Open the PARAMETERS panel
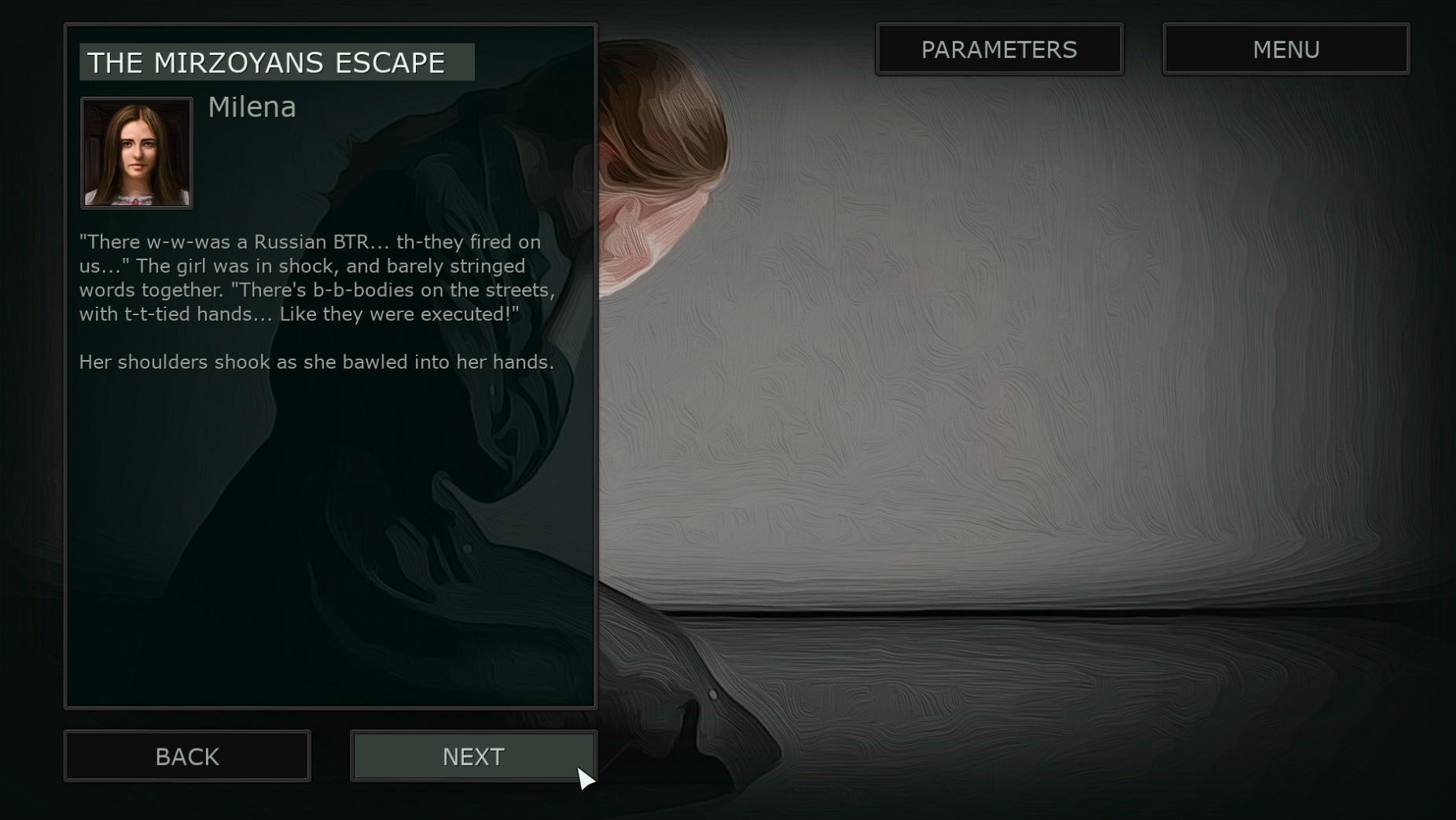Image resolution: width=1456 pixels, height=820 pixels. (999, 50)
